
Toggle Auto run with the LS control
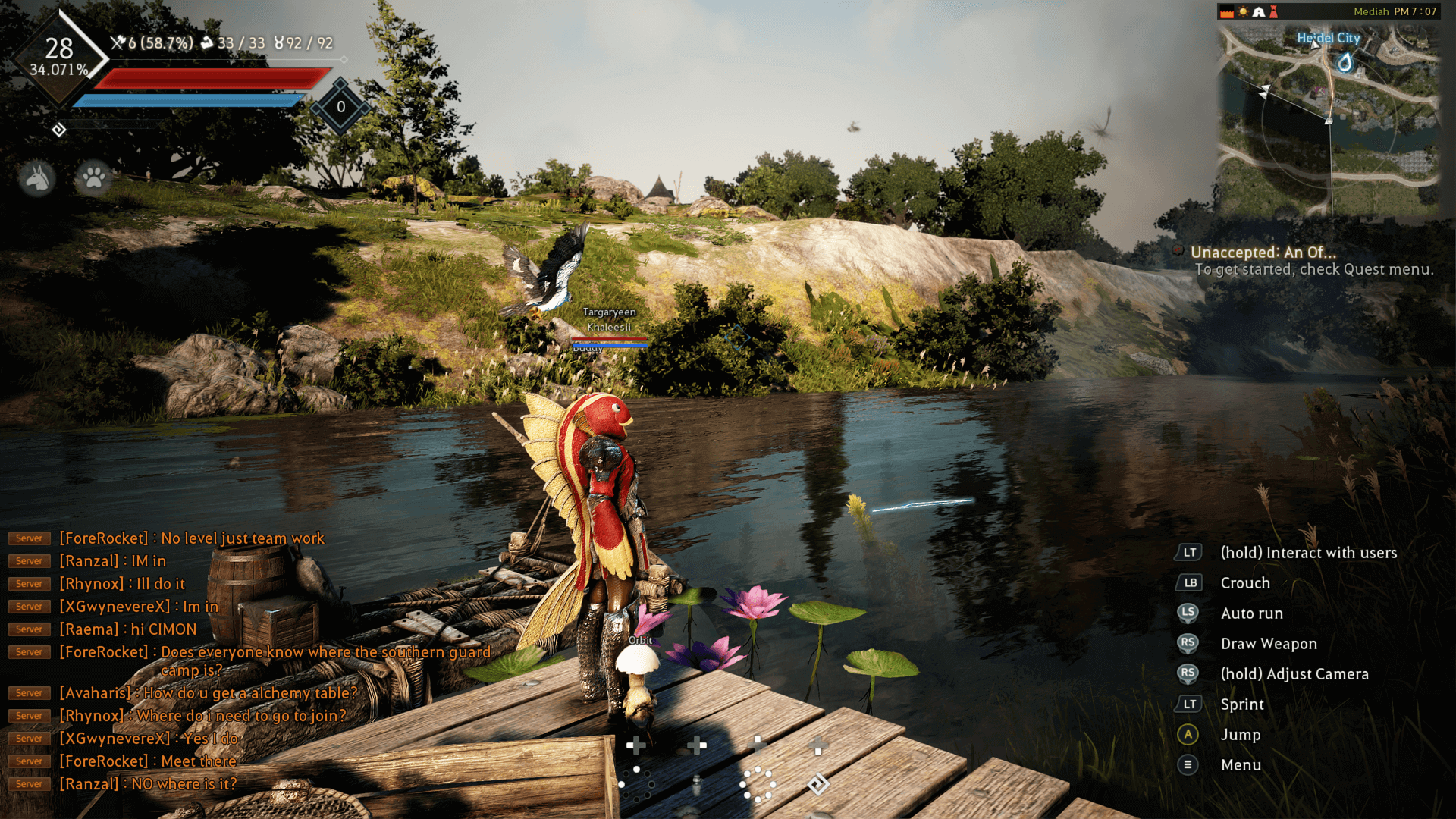pos(1189,613)
